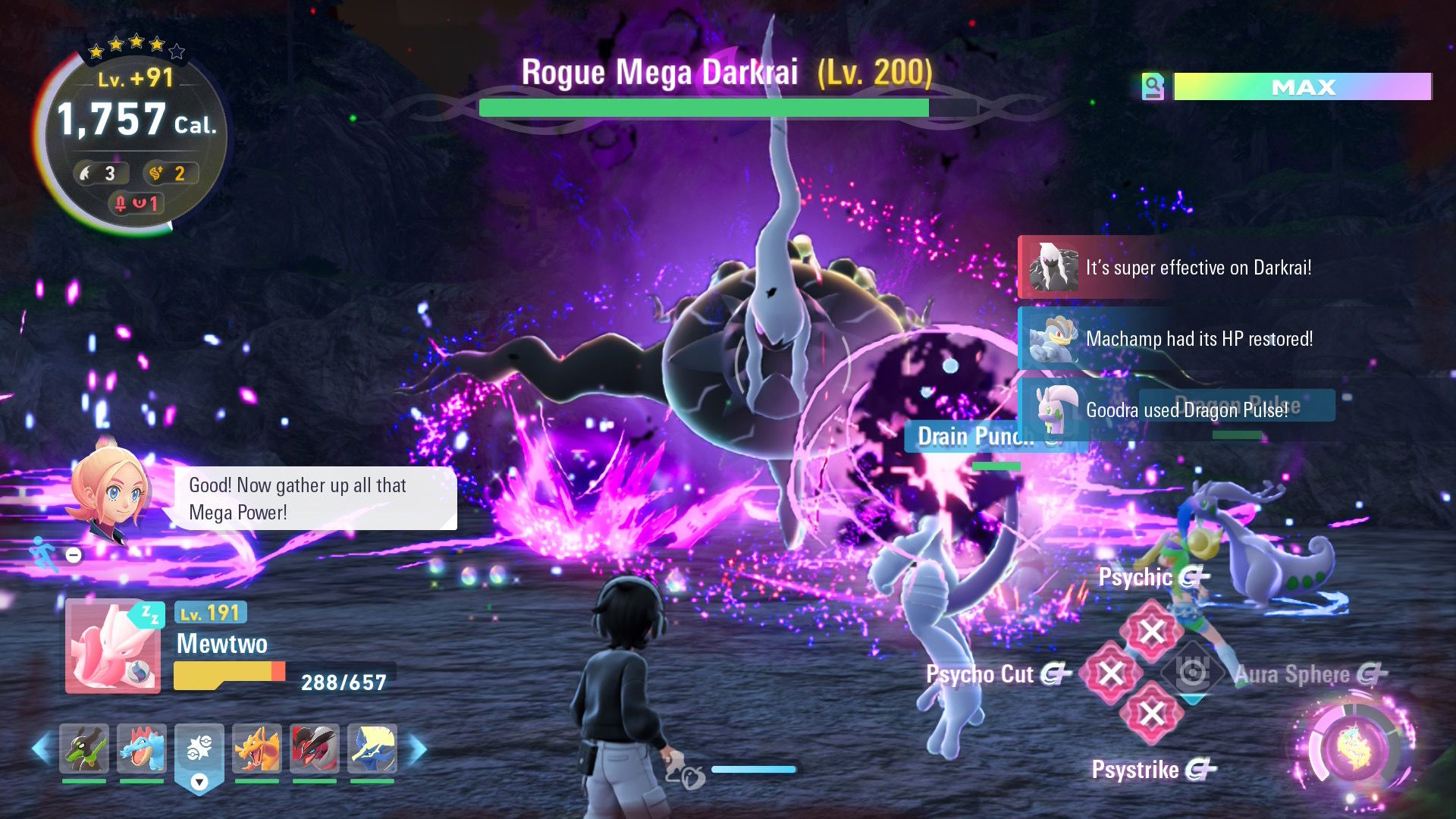Click the left arrow of the party bar

coord(41,748)
